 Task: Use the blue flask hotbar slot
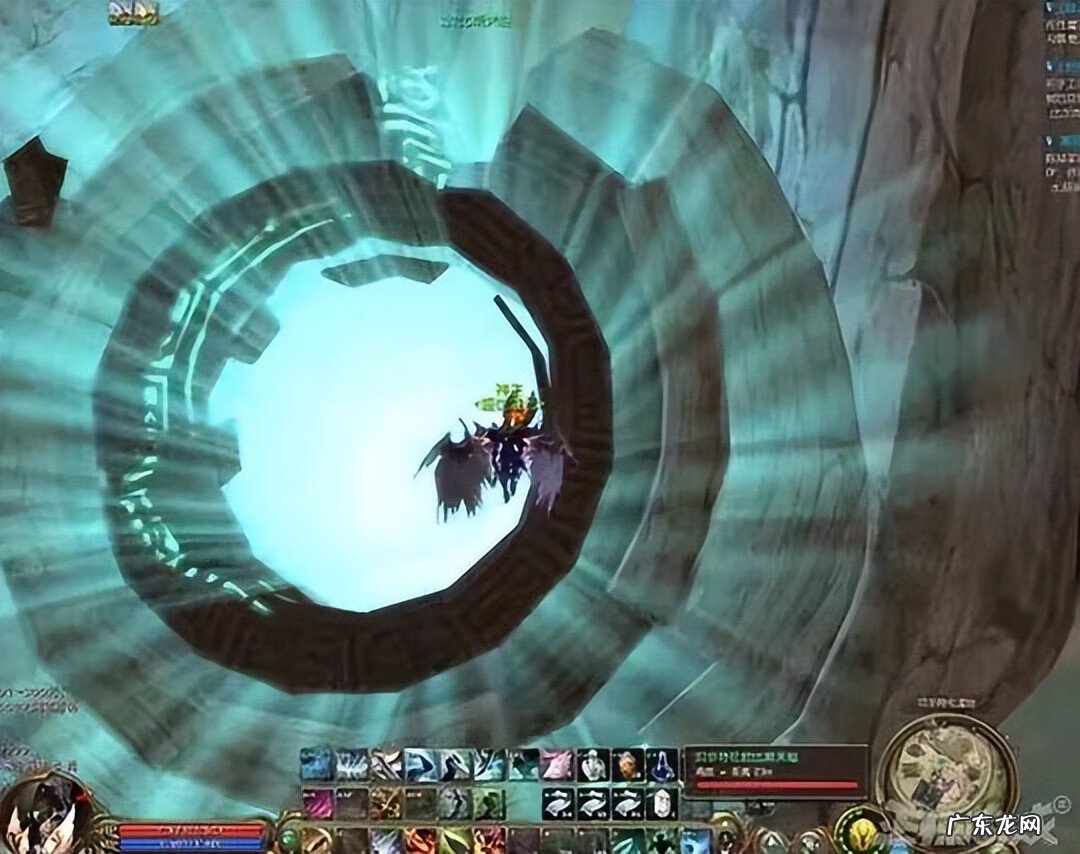click(x=661, y=765)
